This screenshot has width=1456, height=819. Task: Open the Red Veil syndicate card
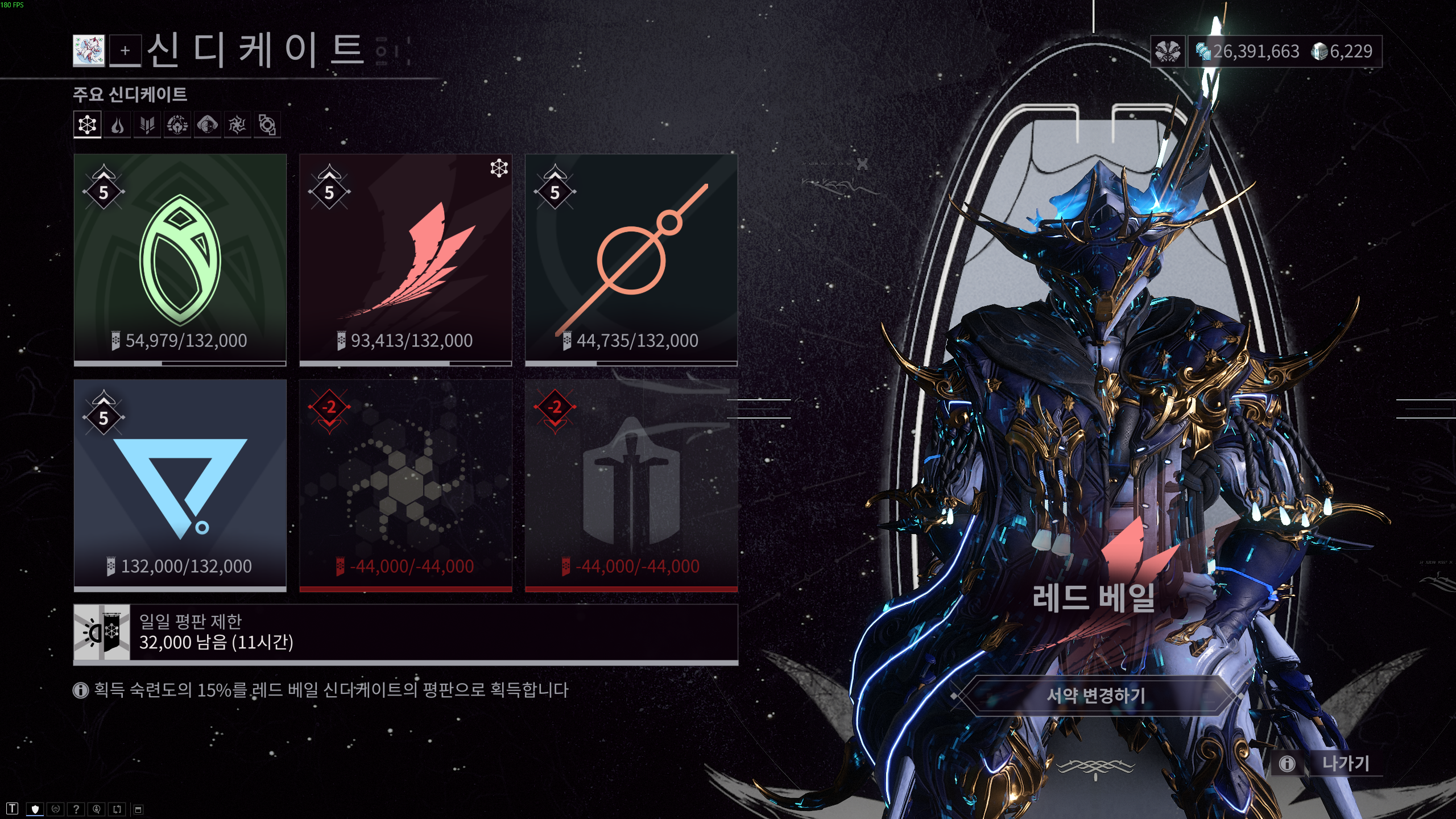406,259
